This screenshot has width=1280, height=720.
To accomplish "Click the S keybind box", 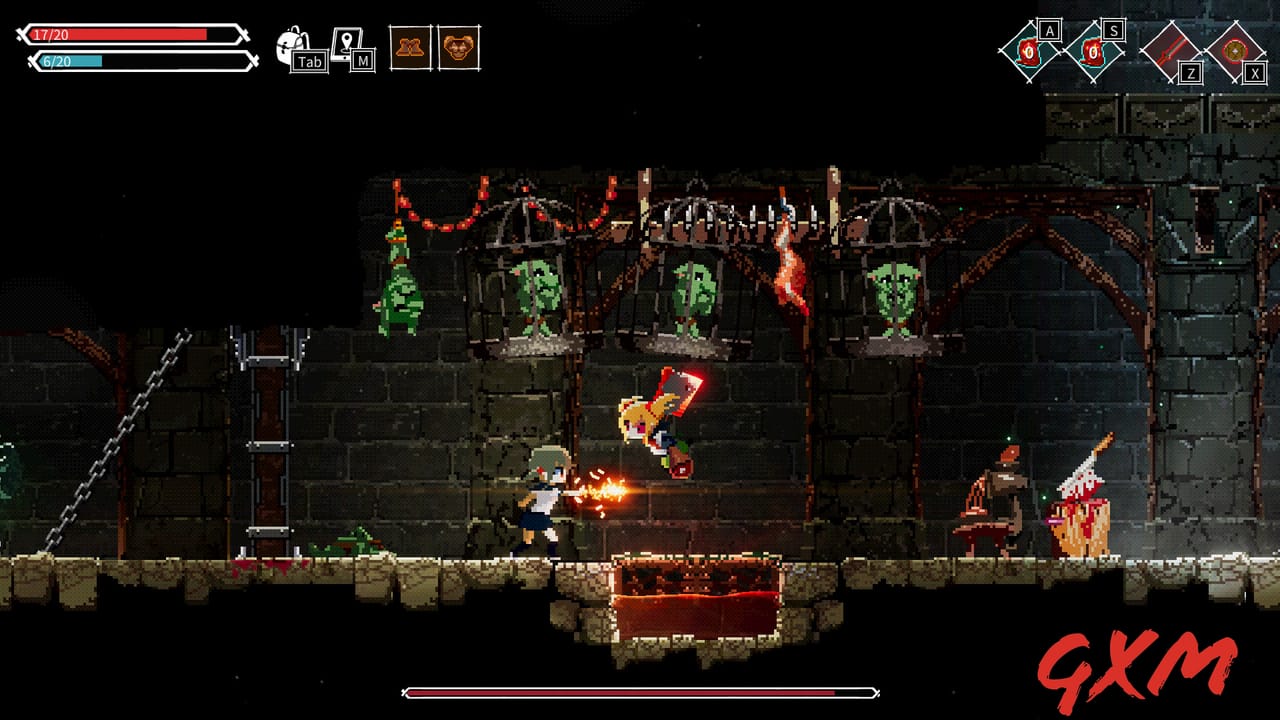I will (x=1114, y=30).
